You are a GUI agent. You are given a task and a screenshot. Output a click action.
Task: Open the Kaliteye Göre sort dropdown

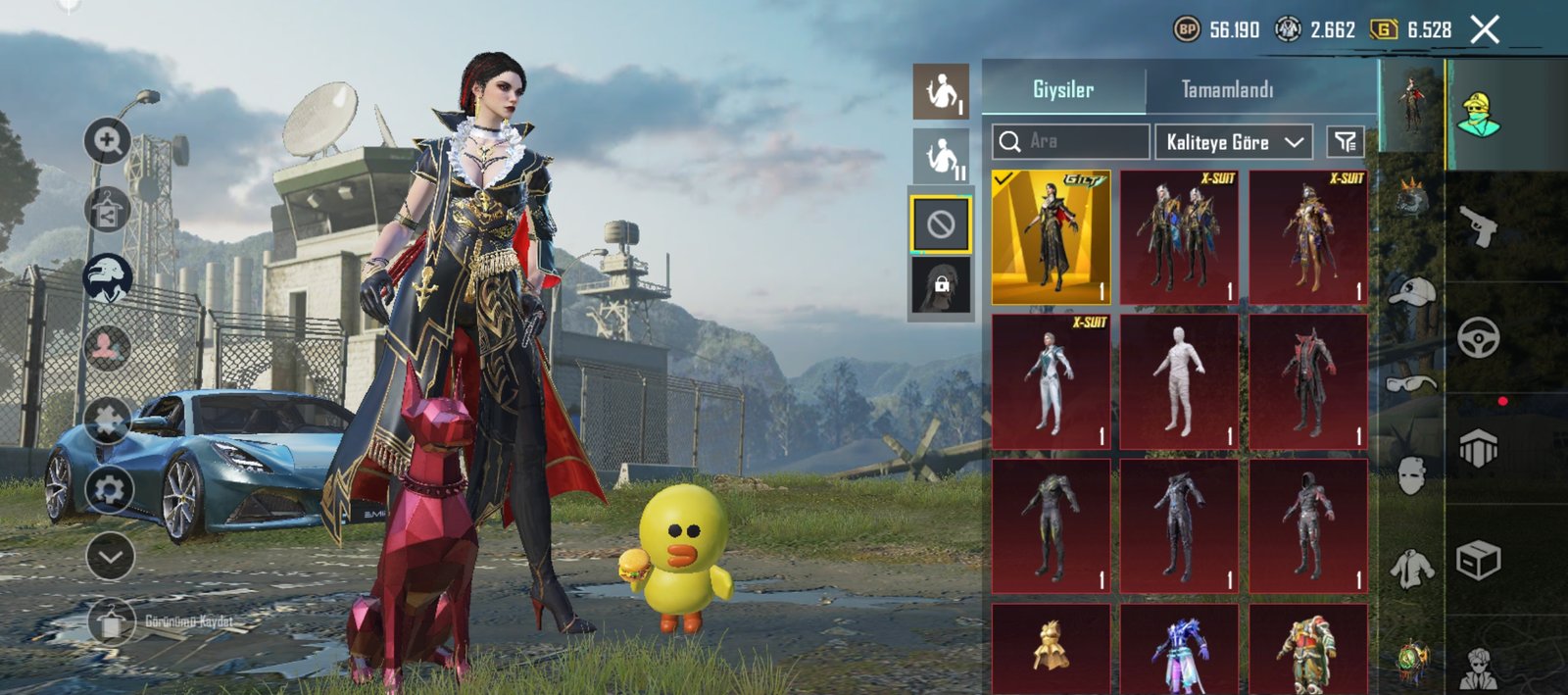(1234, 142)
